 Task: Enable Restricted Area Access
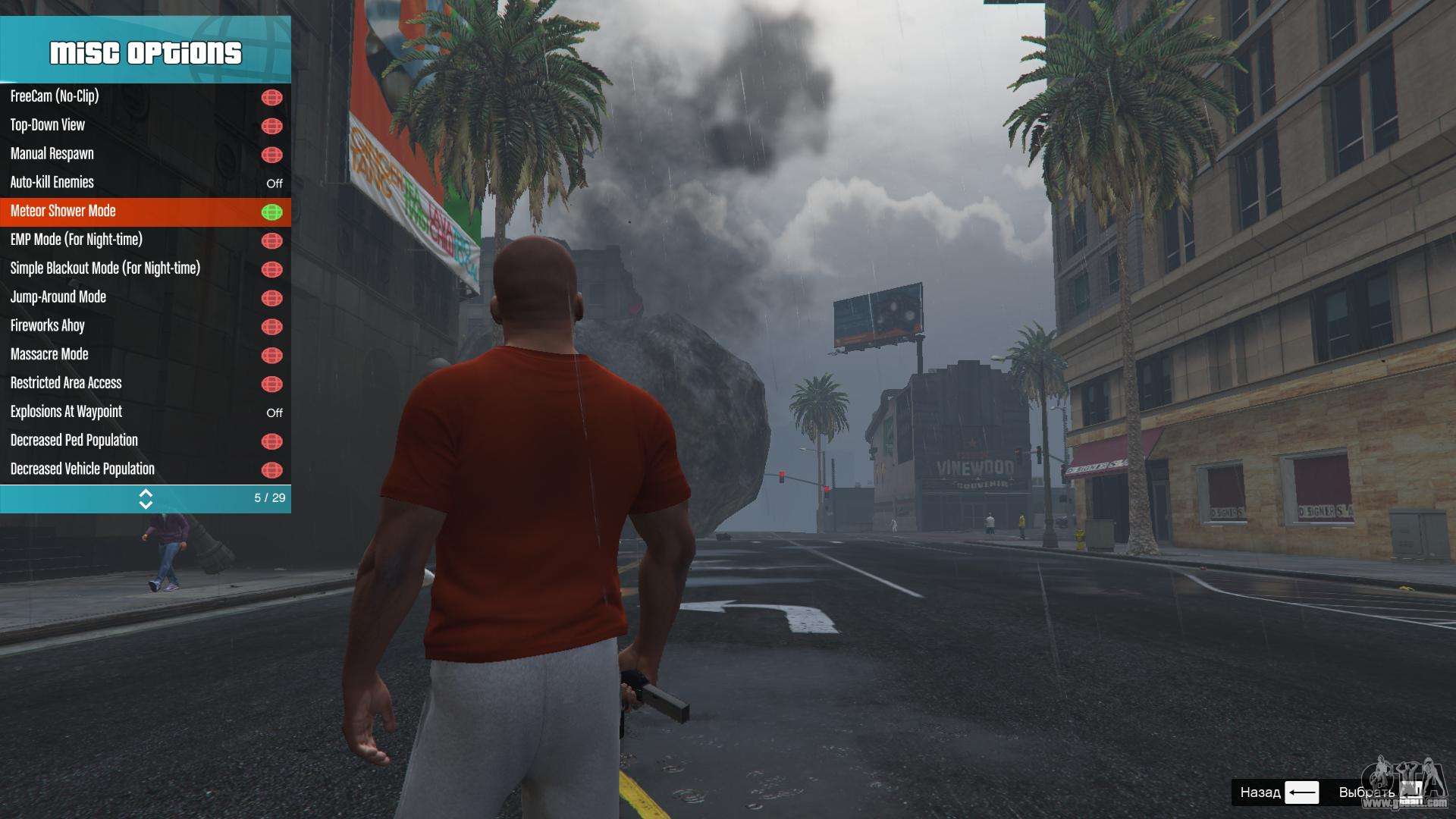tap(144, 384)
